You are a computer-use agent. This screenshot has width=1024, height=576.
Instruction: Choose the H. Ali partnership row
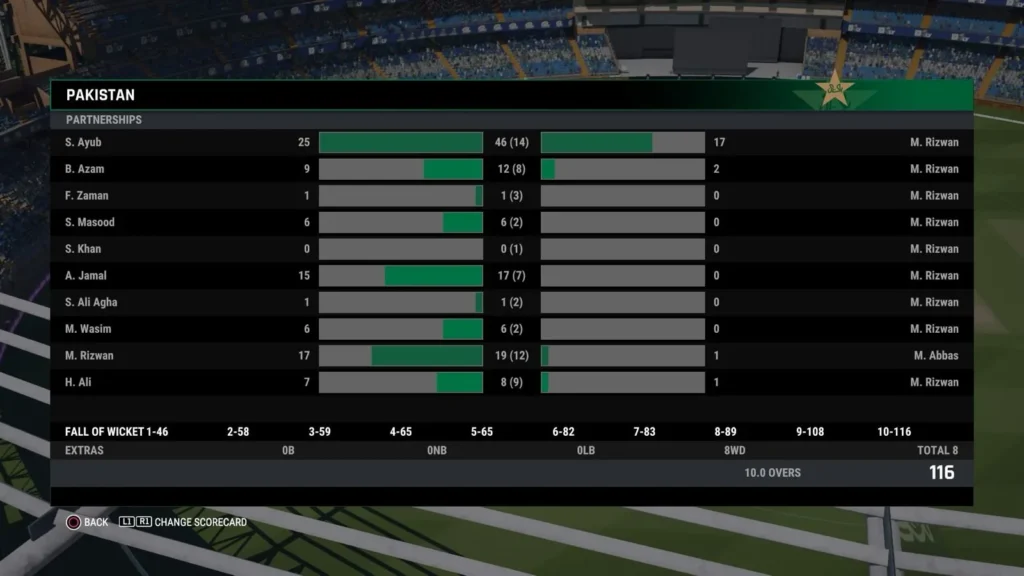click(511, 382)
